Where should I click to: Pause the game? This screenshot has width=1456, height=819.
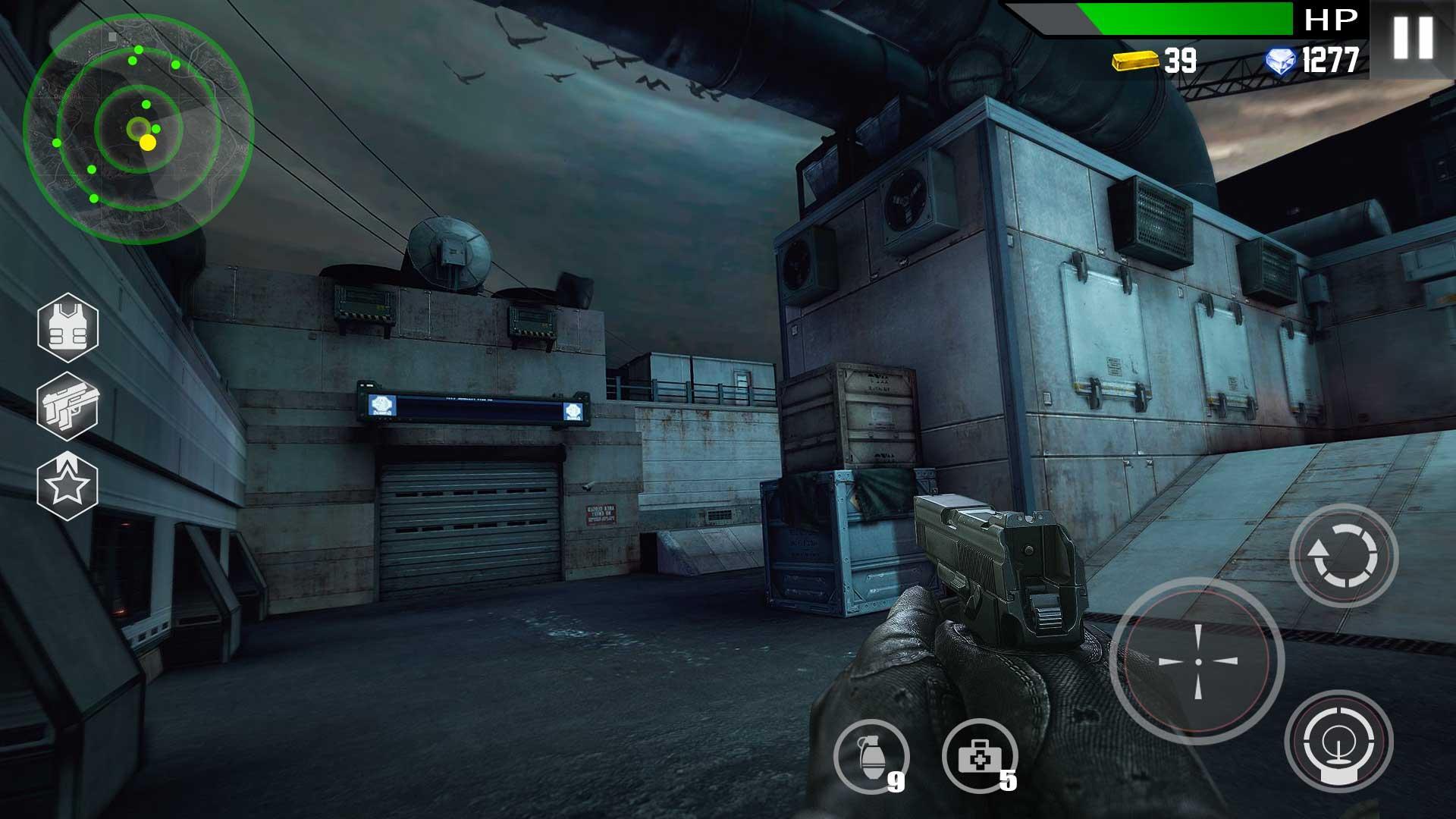point(1413,38)
